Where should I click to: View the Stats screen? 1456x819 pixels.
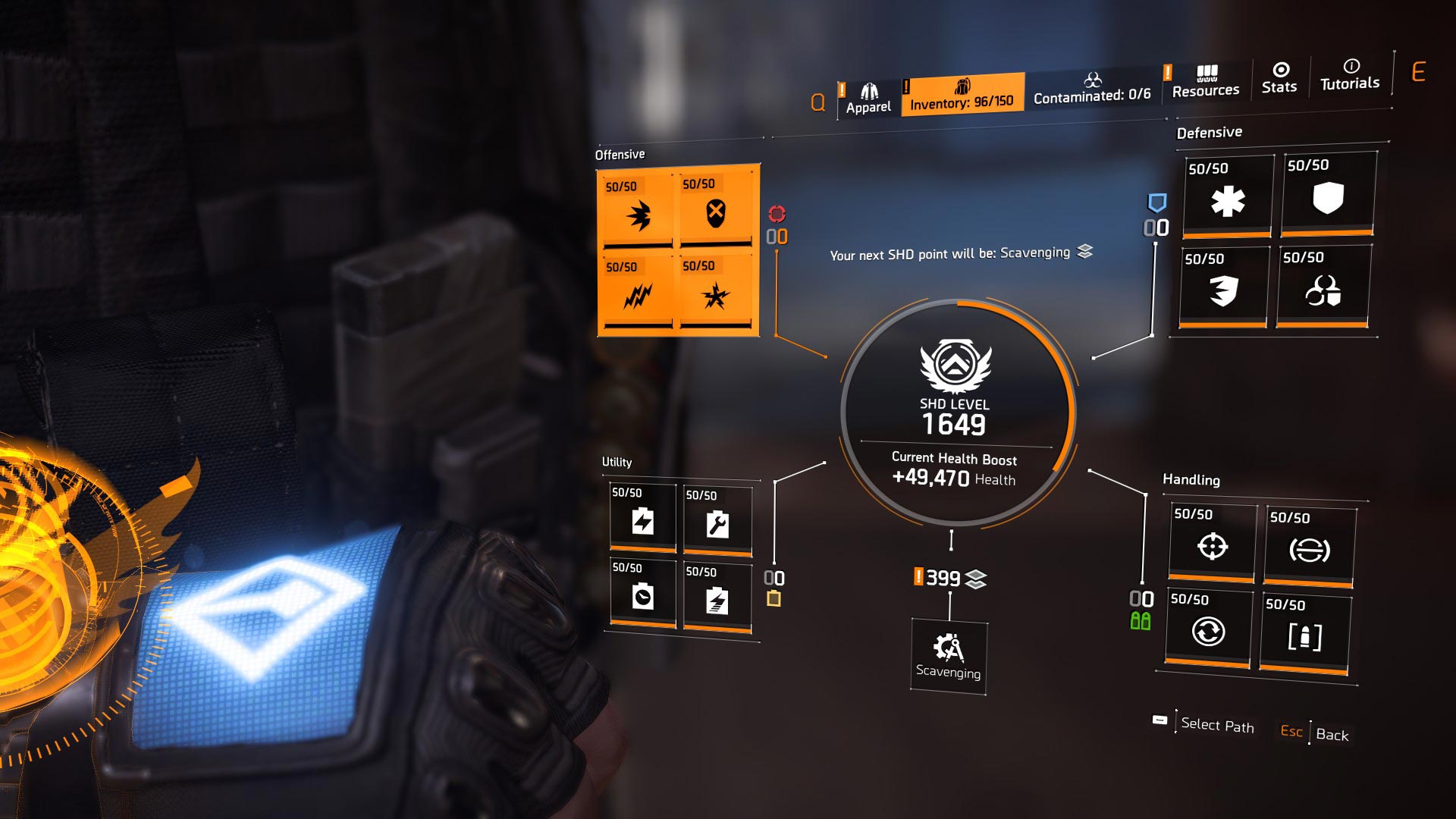(1279, 80)
